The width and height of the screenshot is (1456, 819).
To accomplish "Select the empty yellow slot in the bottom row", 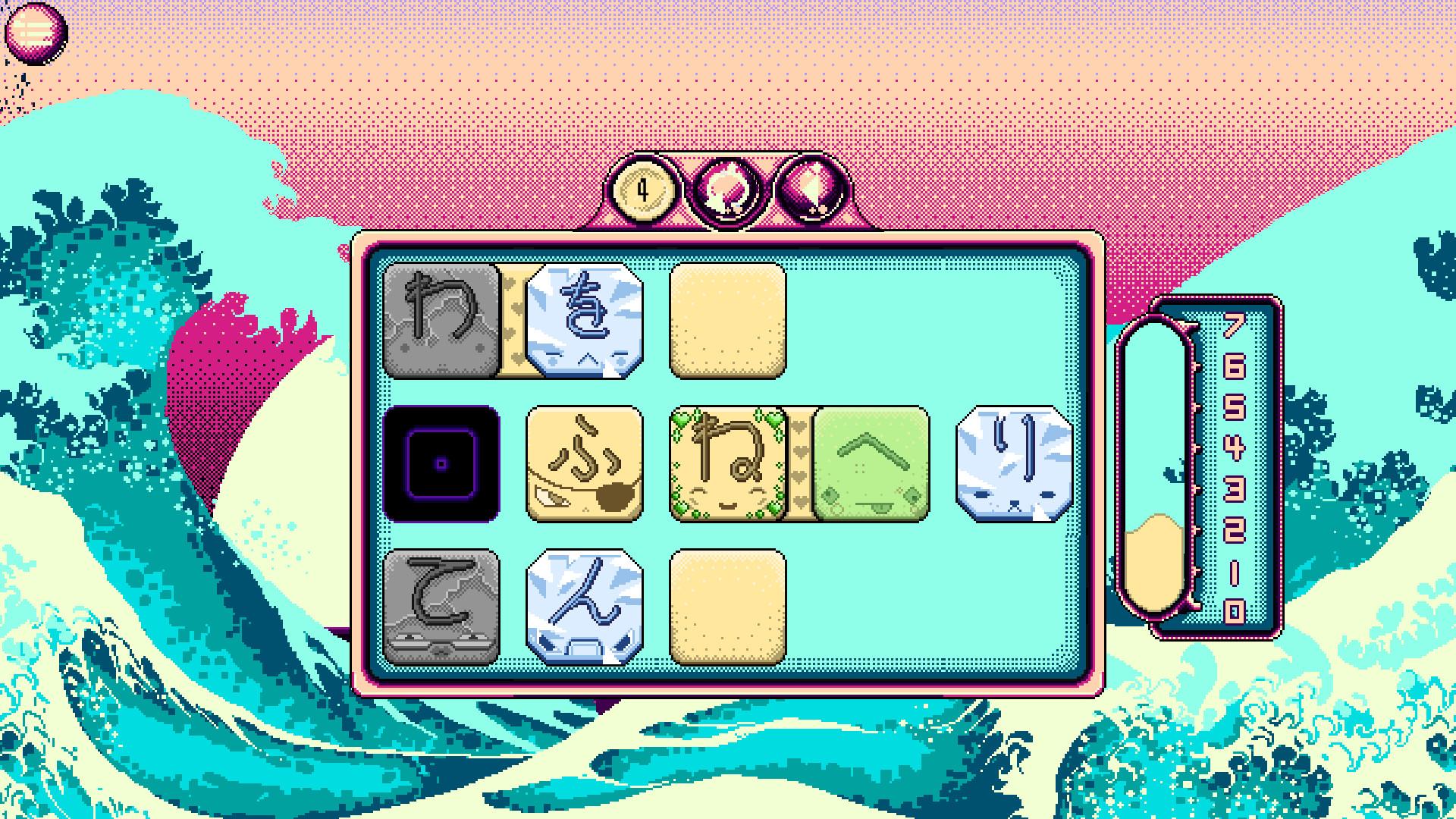I will pyautogui.click(x=728, y=607).
